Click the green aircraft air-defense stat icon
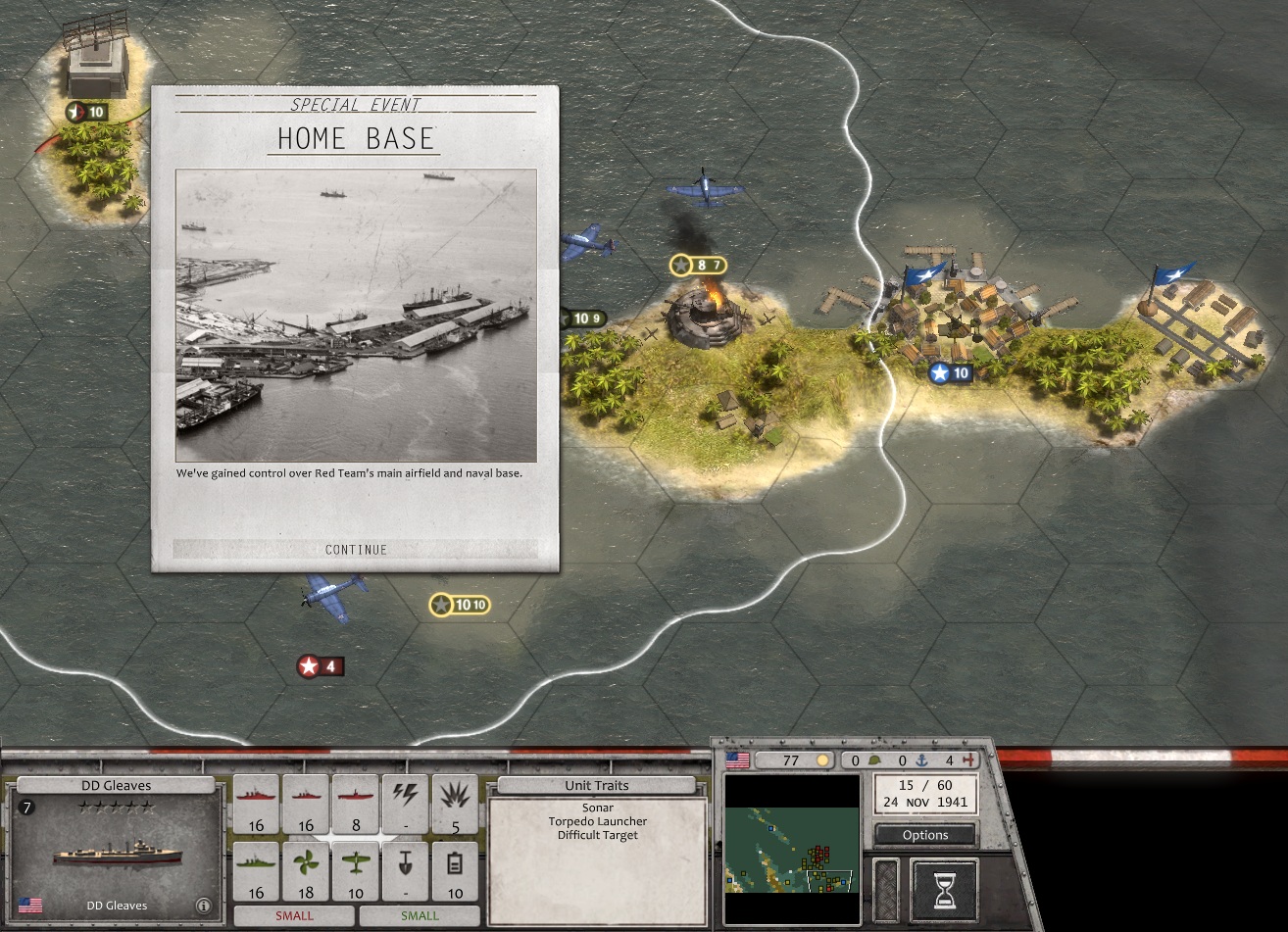Screen dimensions: 1288x932 [x=356, y=863]
